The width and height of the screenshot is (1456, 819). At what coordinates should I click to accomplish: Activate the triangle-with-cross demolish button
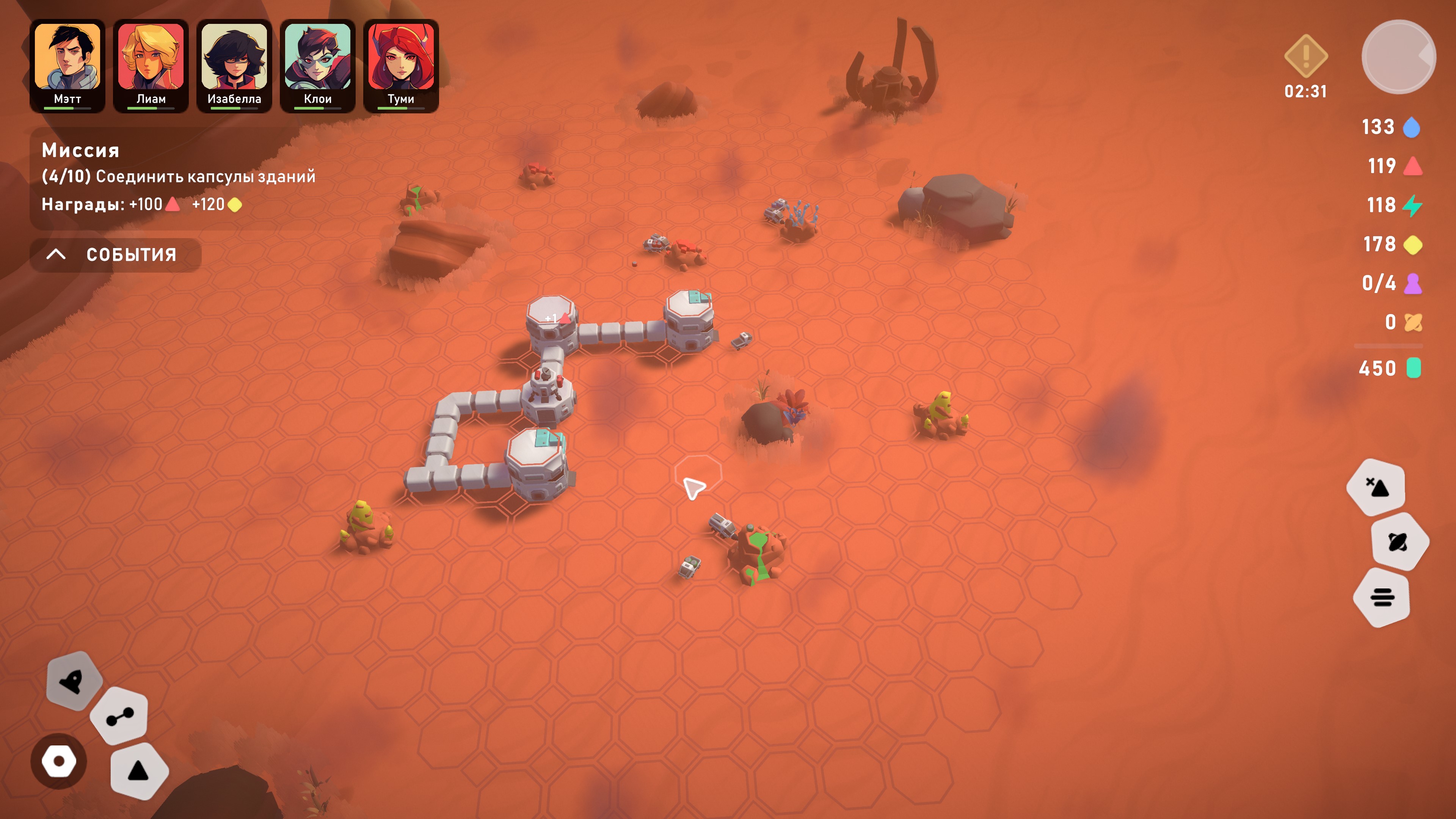[x=1376, y=486]
